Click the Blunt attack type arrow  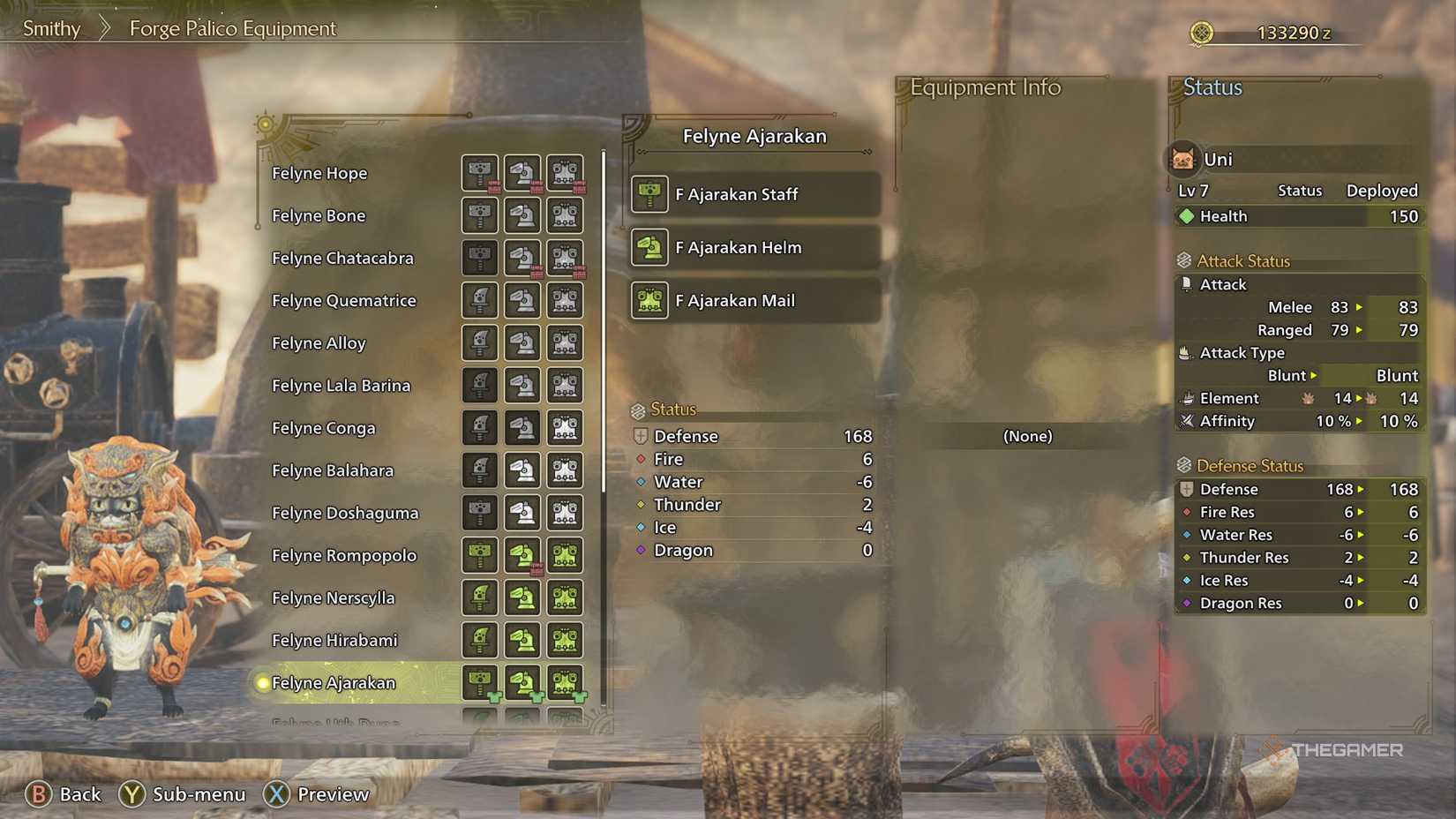click(1314, 375)
